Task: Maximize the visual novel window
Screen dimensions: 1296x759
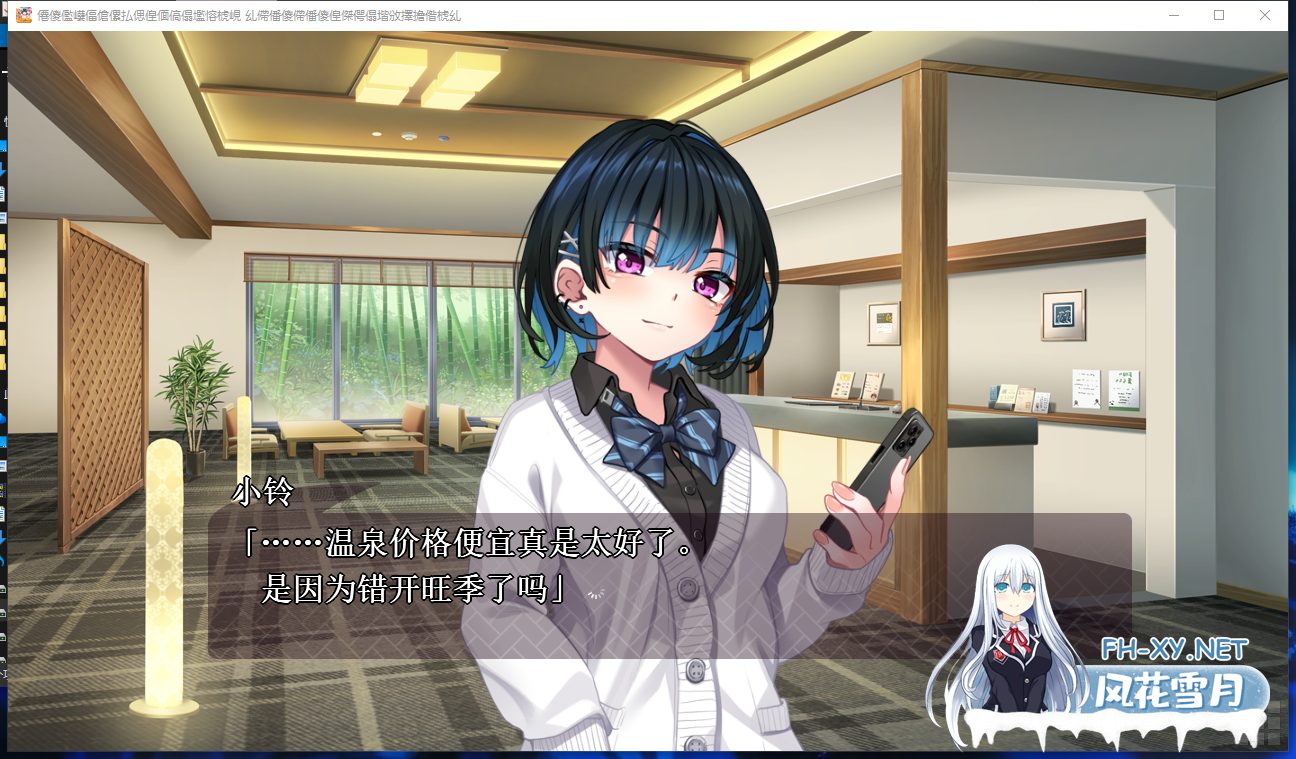Action: [1217, 15]
